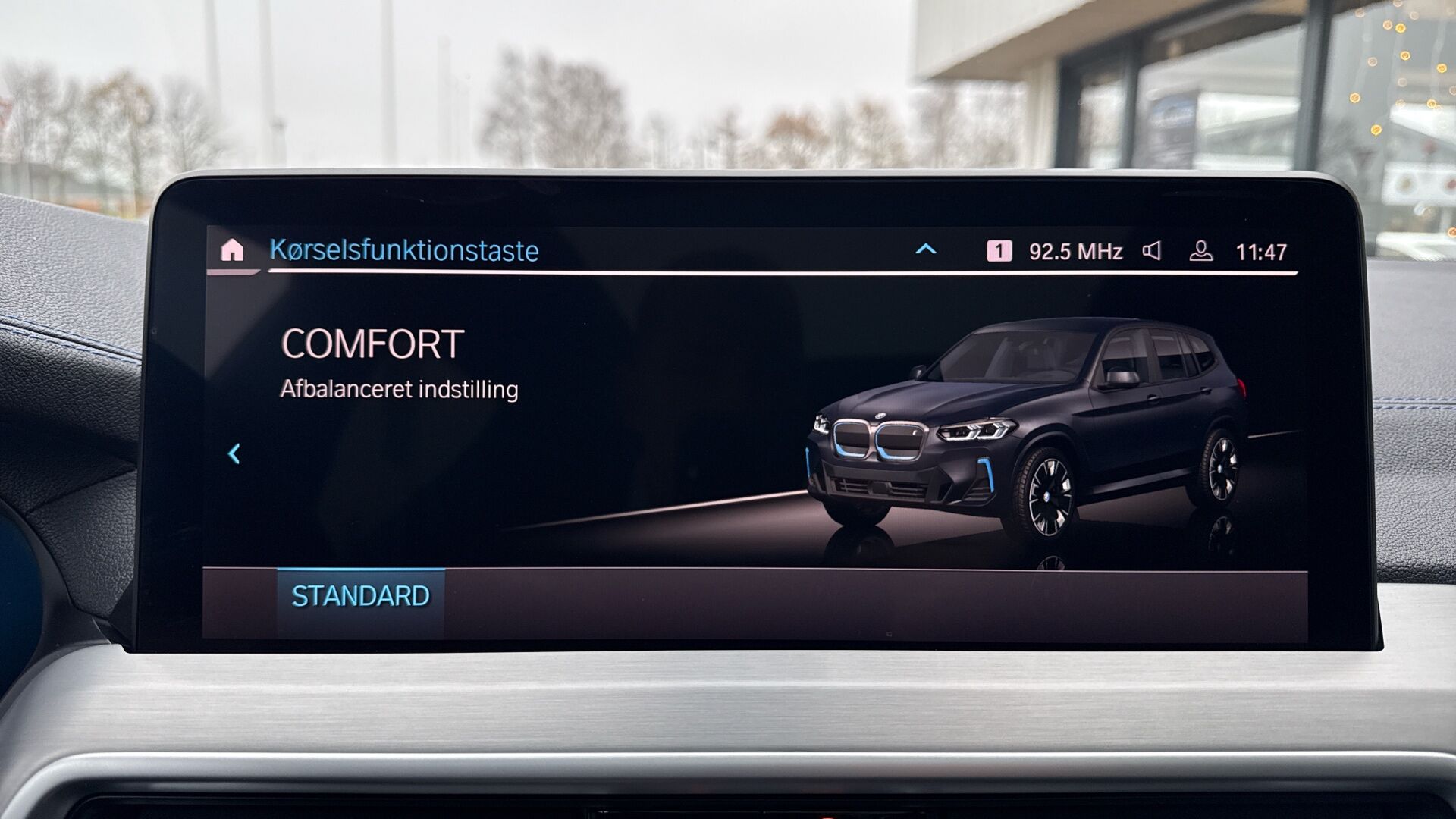Expand the left arrow chevron for previous mode
1456x819 pixels.
(234, 452)
